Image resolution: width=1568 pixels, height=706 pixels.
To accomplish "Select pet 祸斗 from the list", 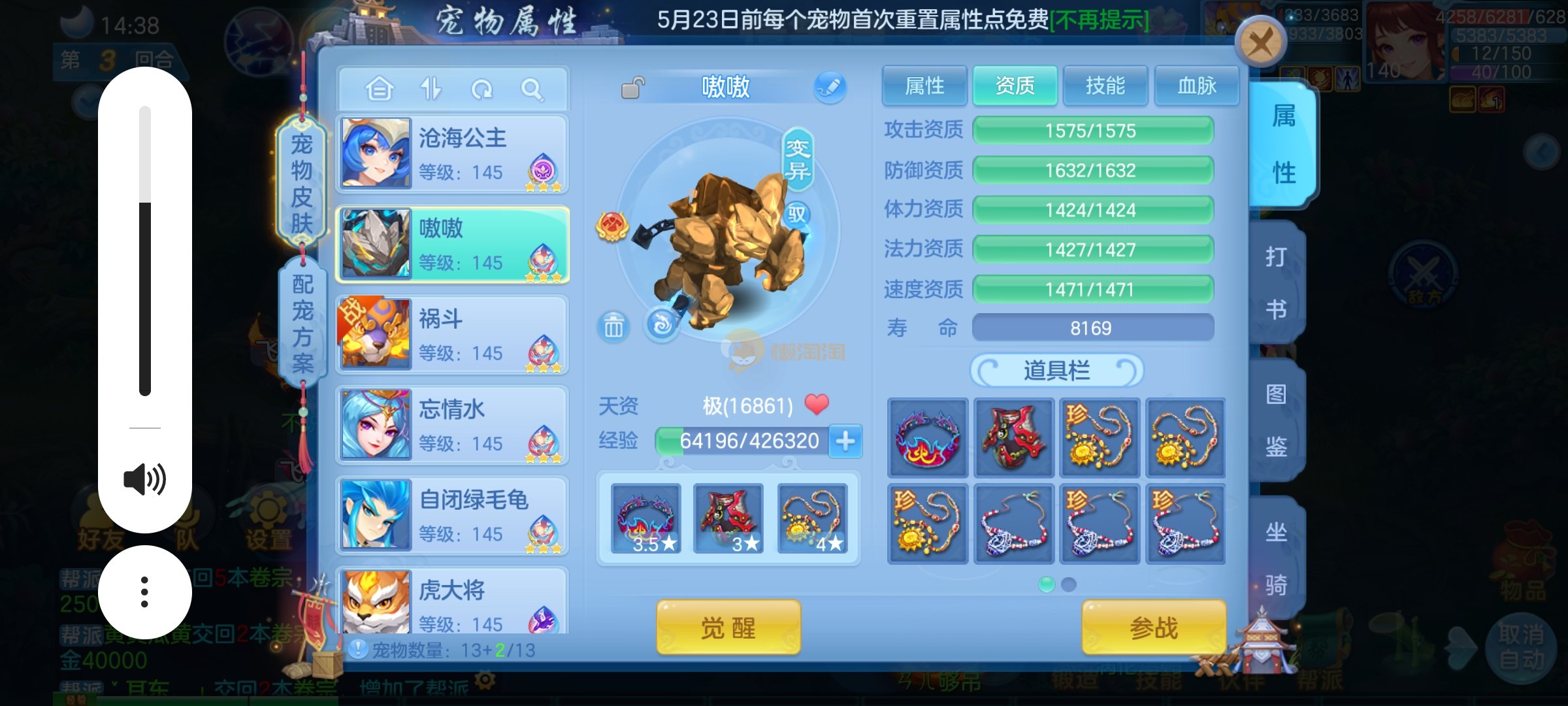I will pyautogui.click(x=452, y=335).
